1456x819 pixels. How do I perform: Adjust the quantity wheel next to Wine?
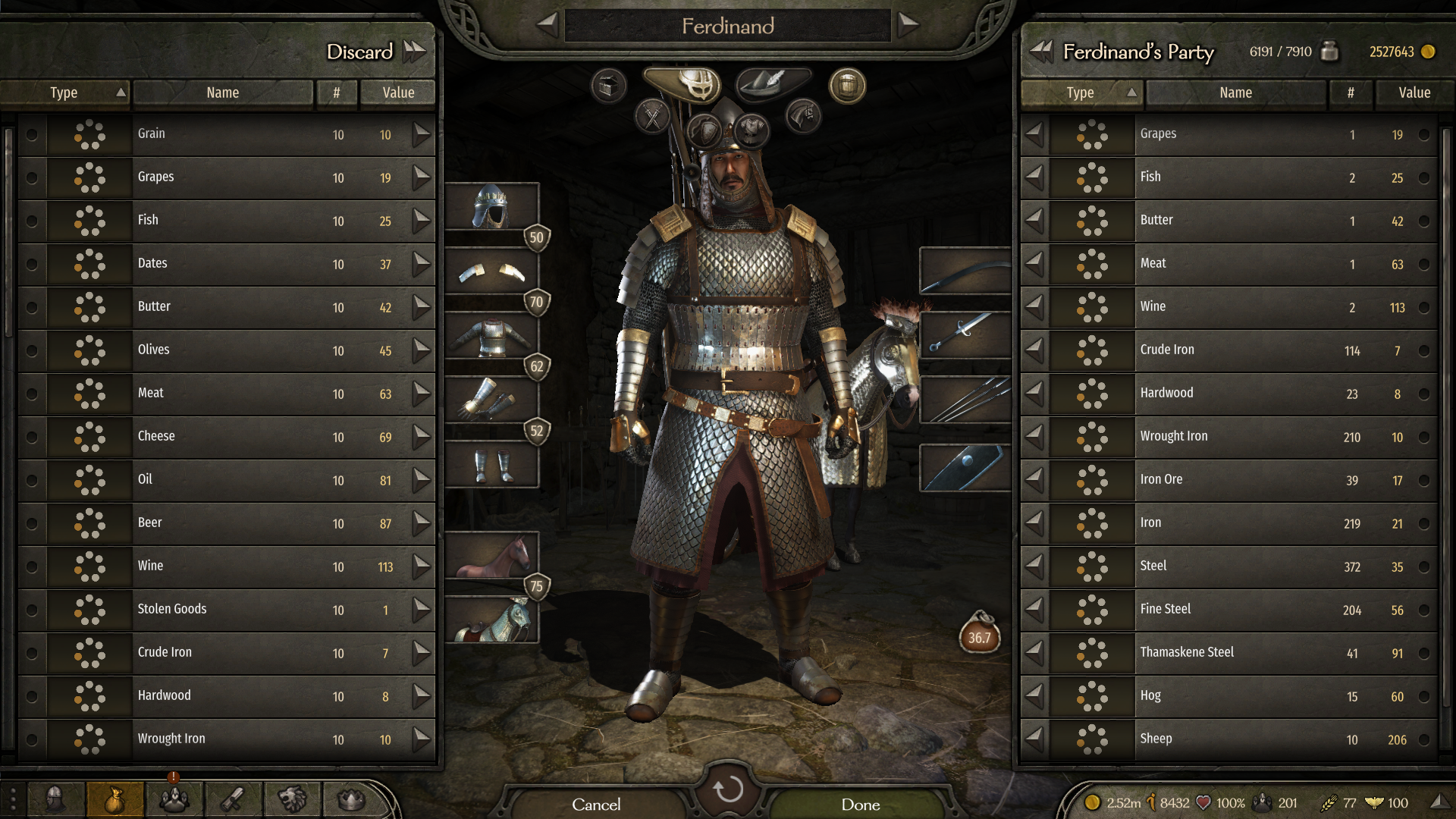click(89, 567)
